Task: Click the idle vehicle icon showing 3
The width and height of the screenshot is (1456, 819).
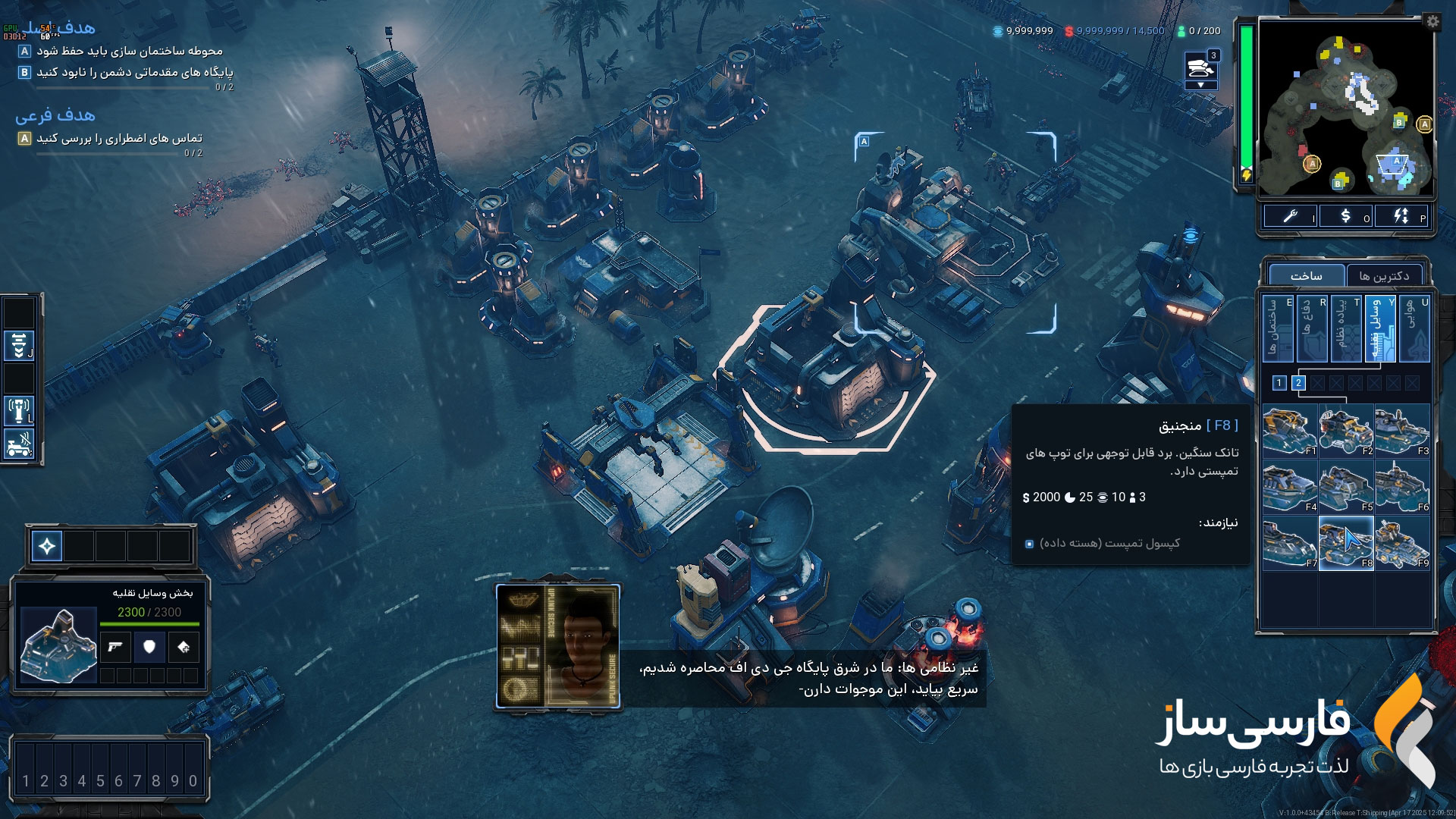Action: 1201,68
